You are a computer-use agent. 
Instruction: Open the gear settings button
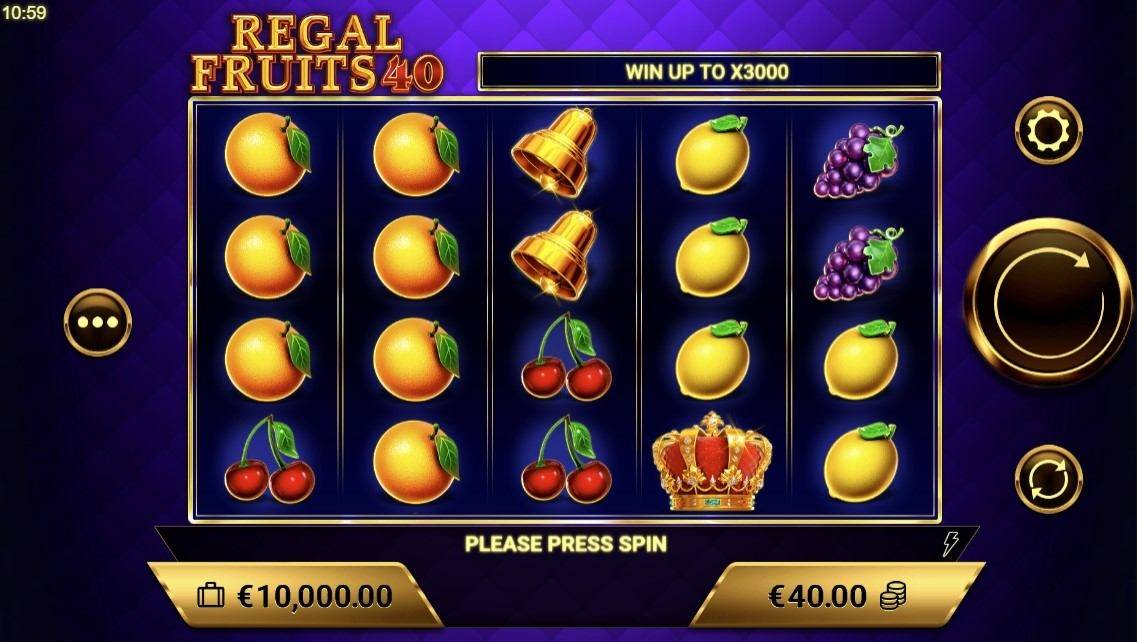pyautogui.click(x=1048, y=130)
